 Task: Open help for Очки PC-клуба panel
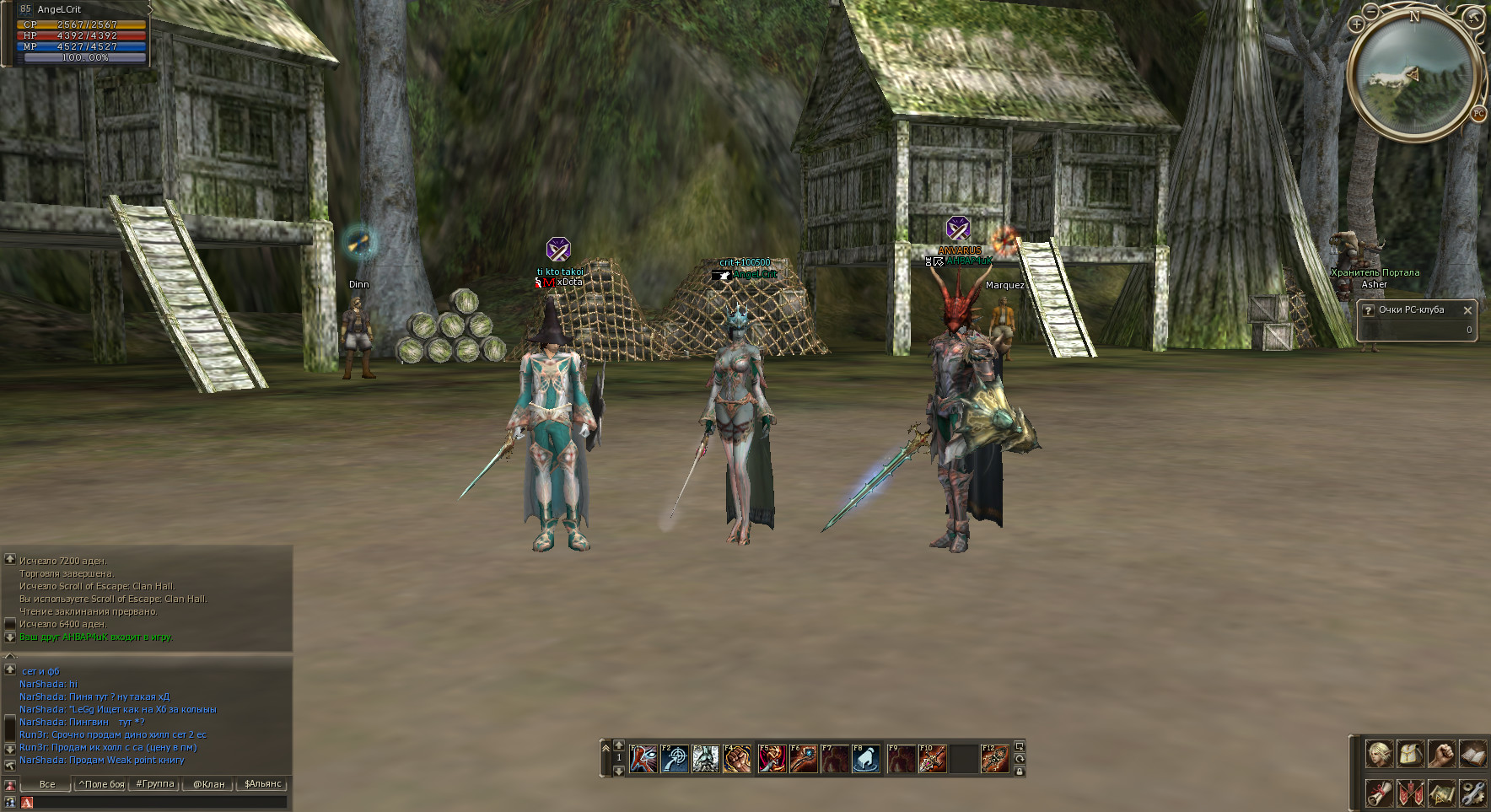pos(1368,310)
